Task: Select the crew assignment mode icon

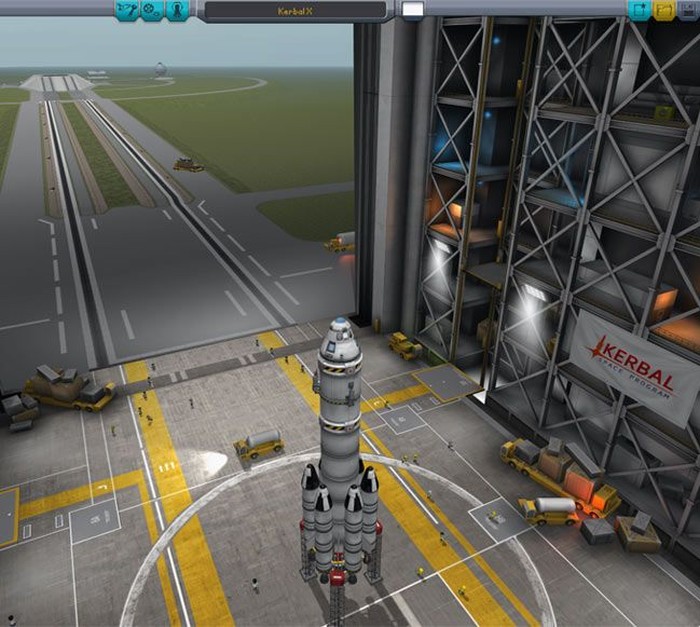Action: 177,11
